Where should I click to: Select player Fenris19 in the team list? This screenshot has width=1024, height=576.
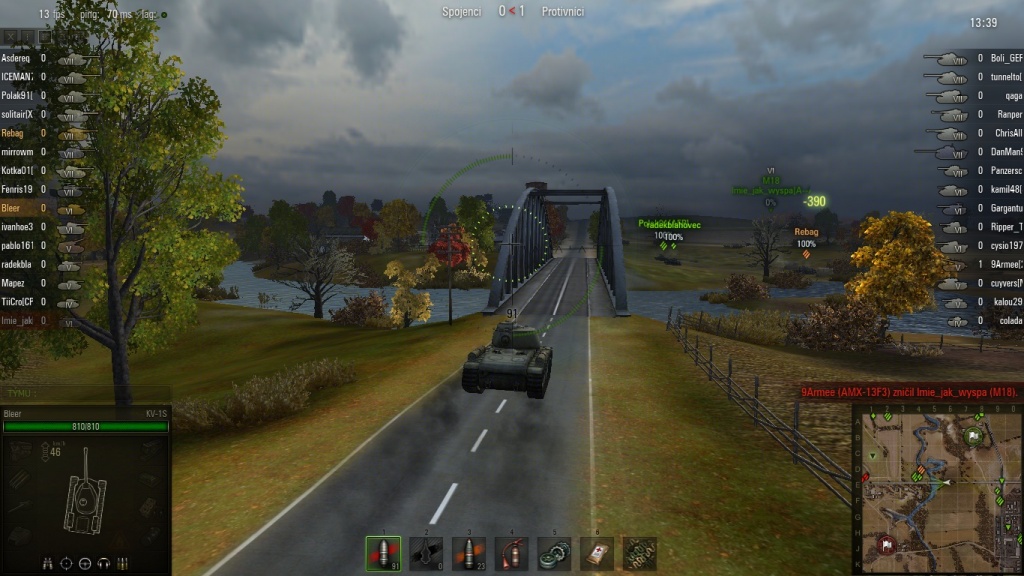pos(17,189)
